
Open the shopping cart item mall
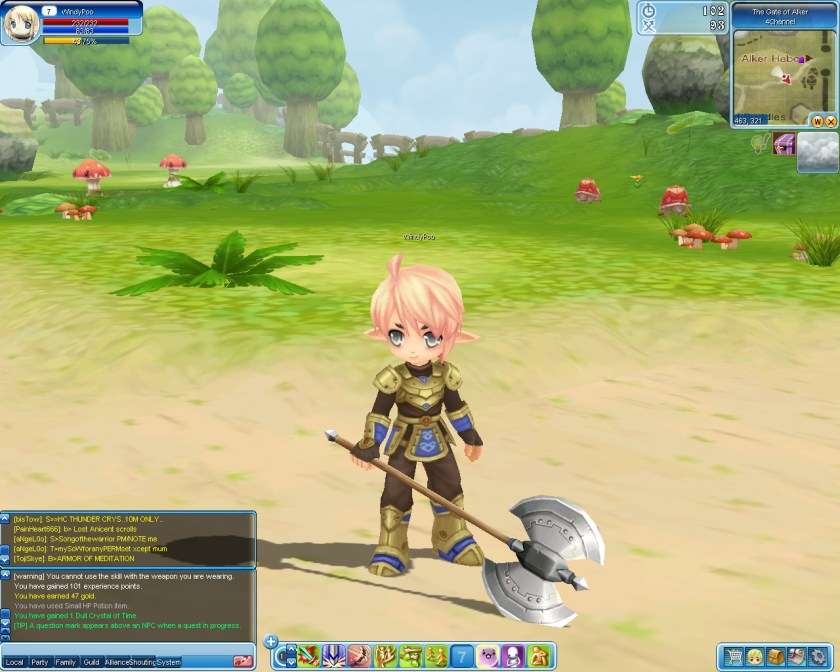(734, 657)
